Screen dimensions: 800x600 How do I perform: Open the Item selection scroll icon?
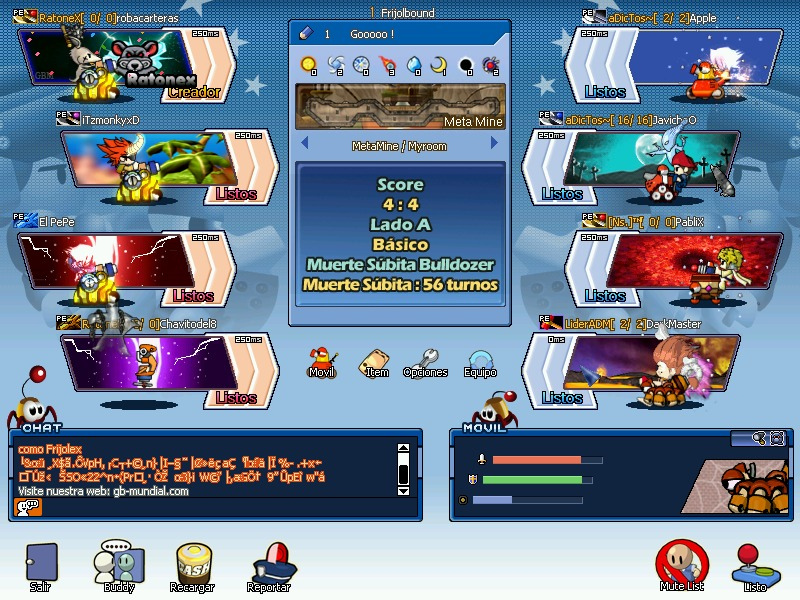click(376, 362)
